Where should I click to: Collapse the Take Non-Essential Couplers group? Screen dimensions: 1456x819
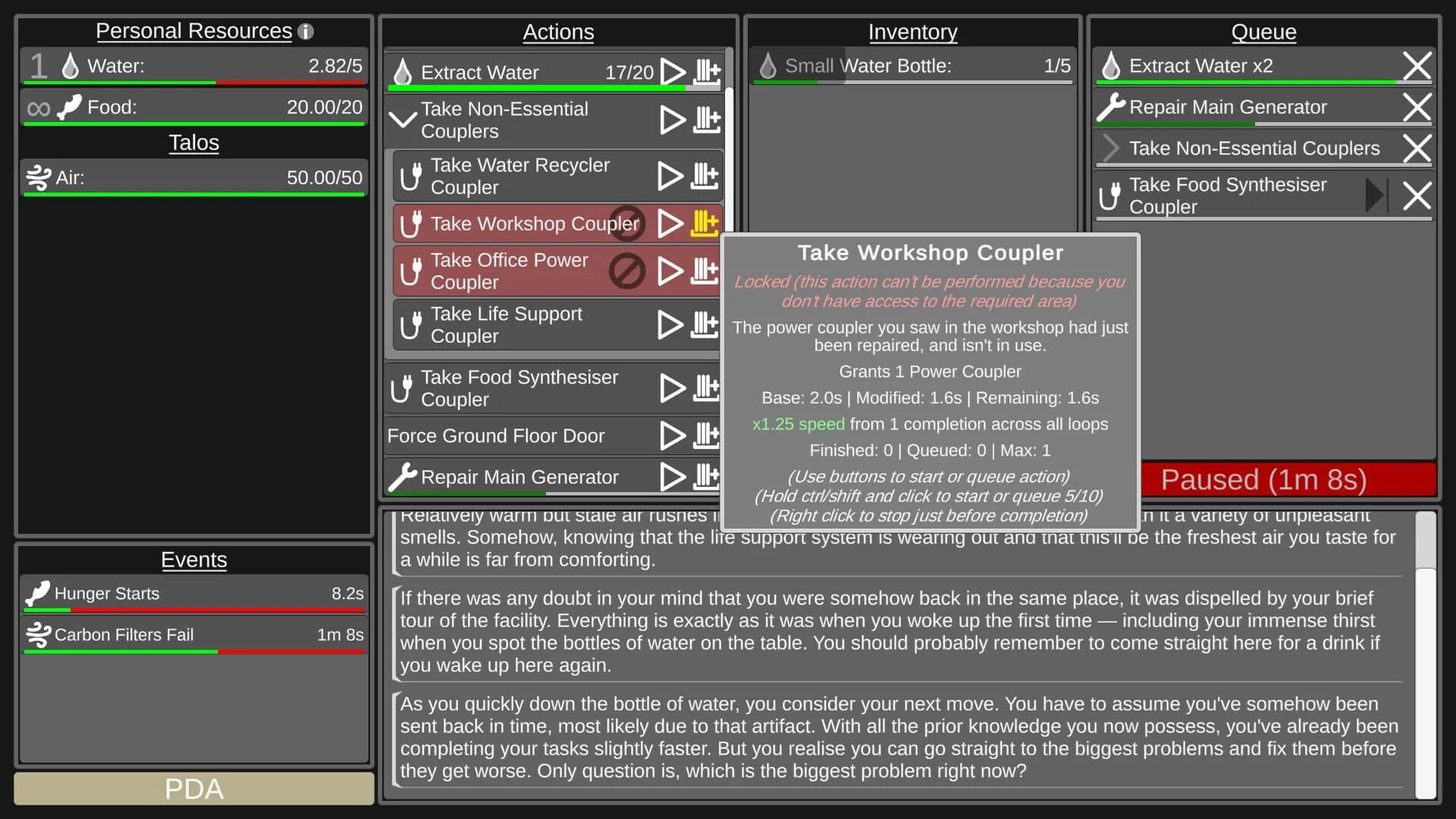pyautogui.click(x=403, y=119)
